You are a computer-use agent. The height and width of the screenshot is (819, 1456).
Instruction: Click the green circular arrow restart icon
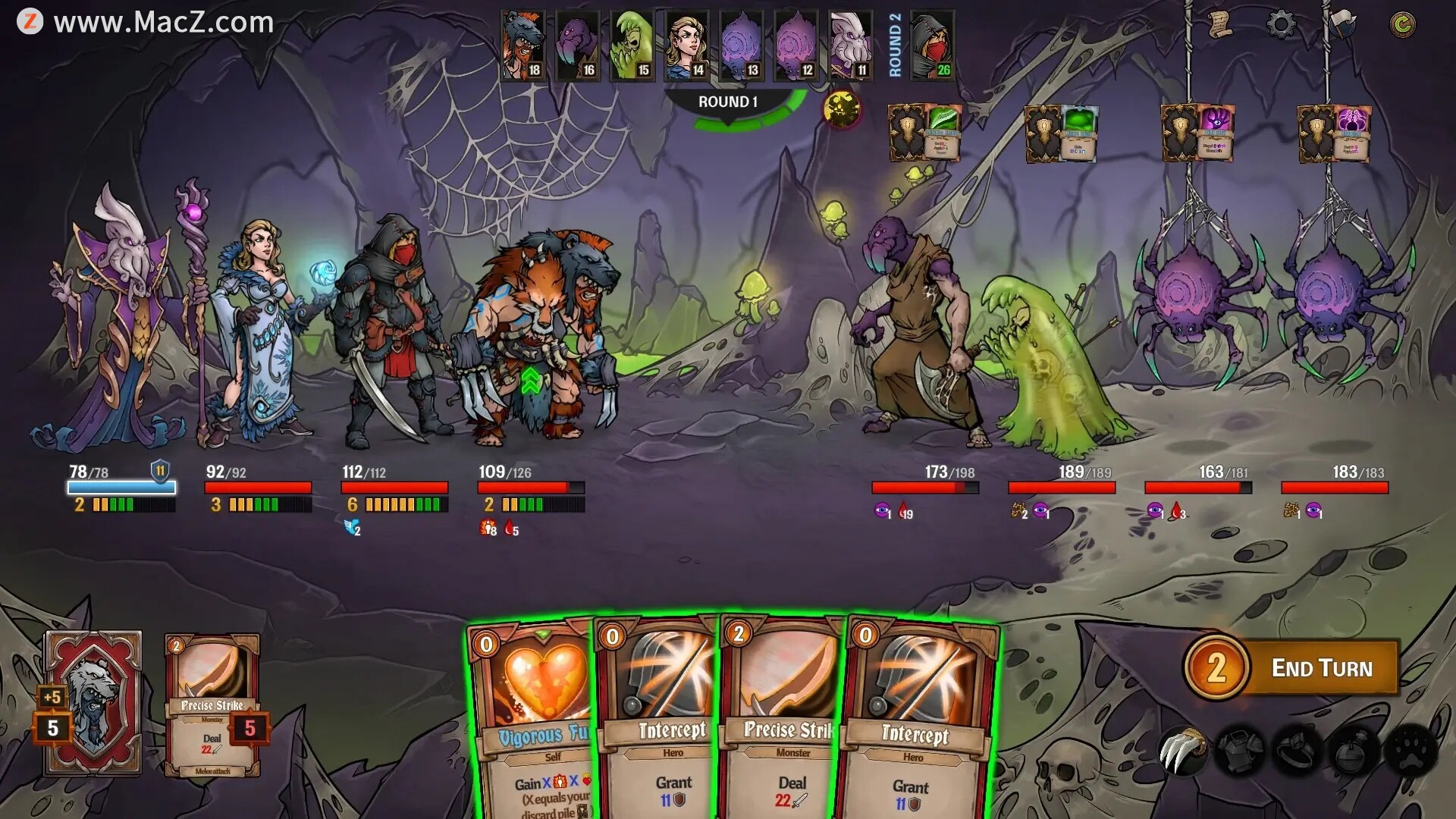pyautogui.click(x=1402, y=24)
